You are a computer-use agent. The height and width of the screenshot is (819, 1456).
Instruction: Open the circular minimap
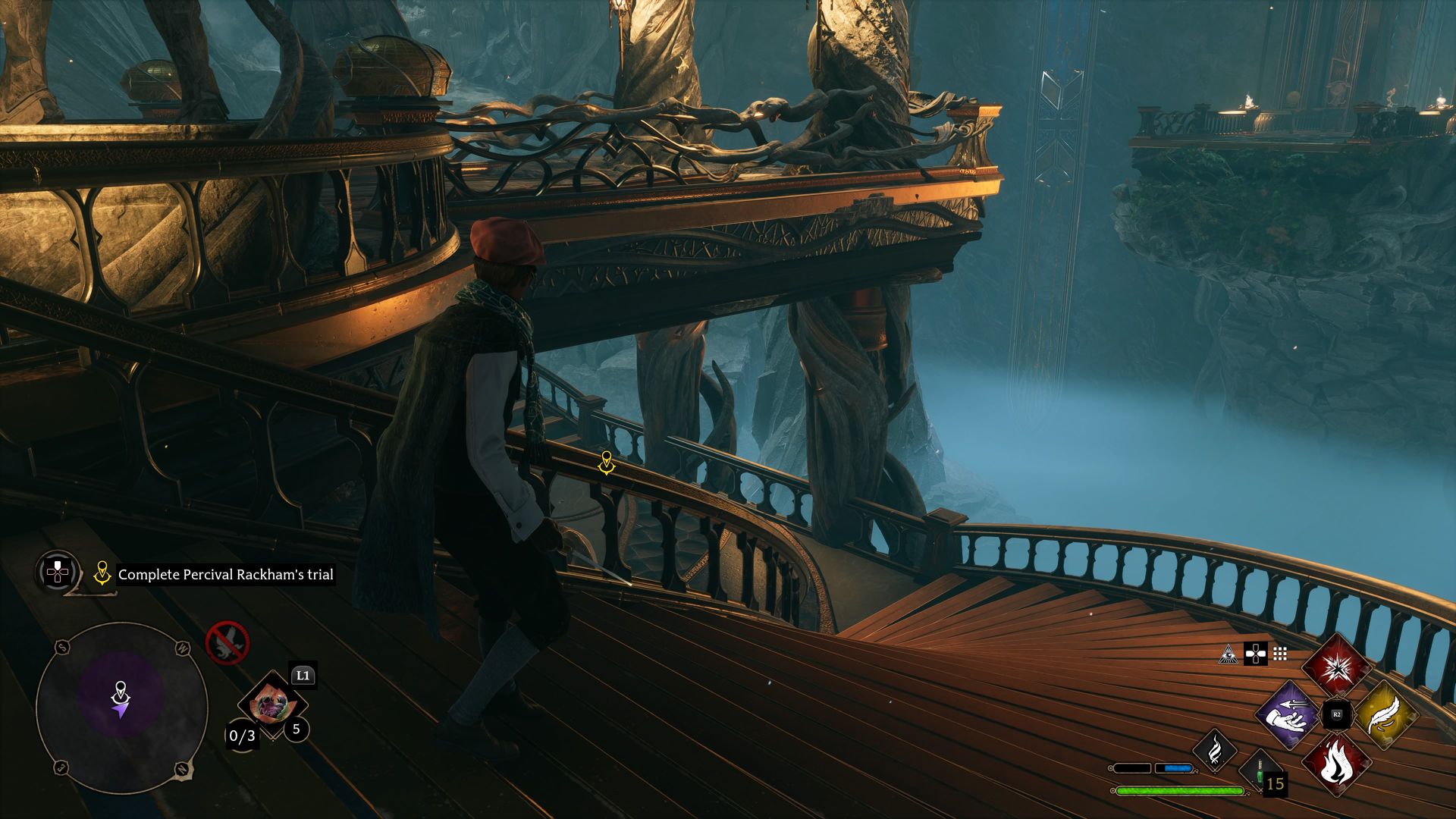click(121, 708)
